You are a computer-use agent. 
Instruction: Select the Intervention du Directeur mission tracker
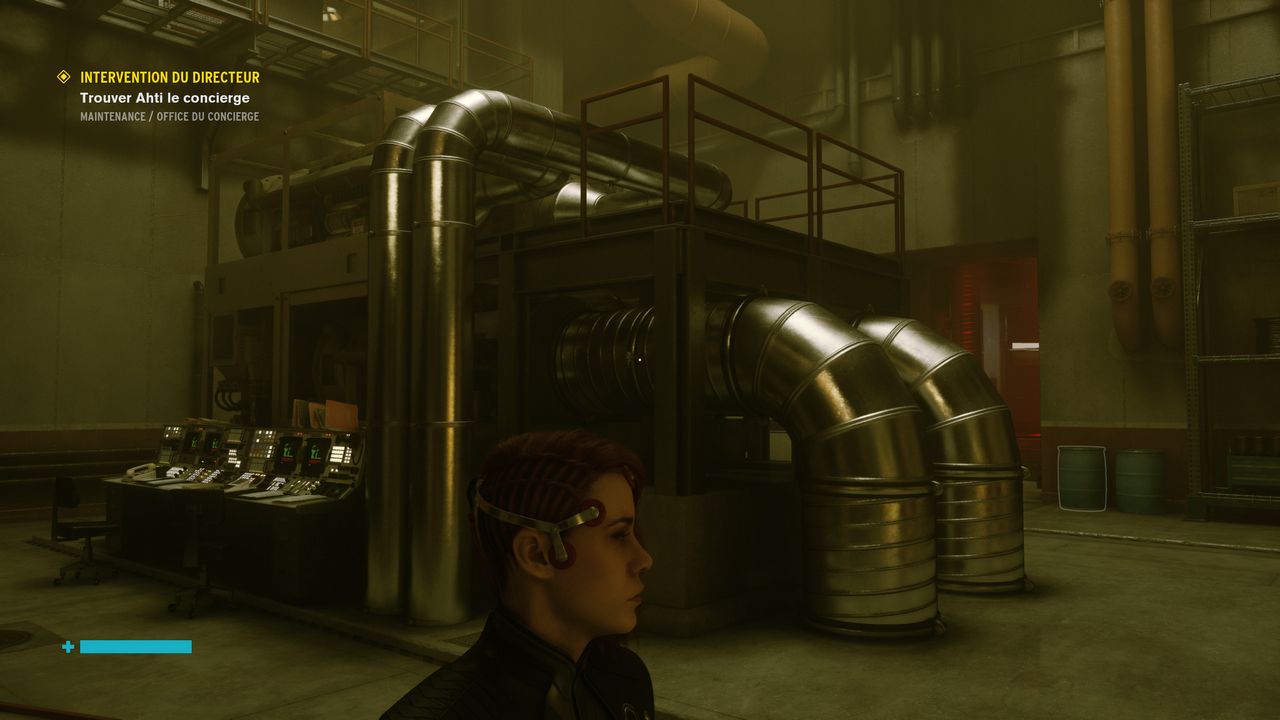pyautogui.click(x=169, y=77)
